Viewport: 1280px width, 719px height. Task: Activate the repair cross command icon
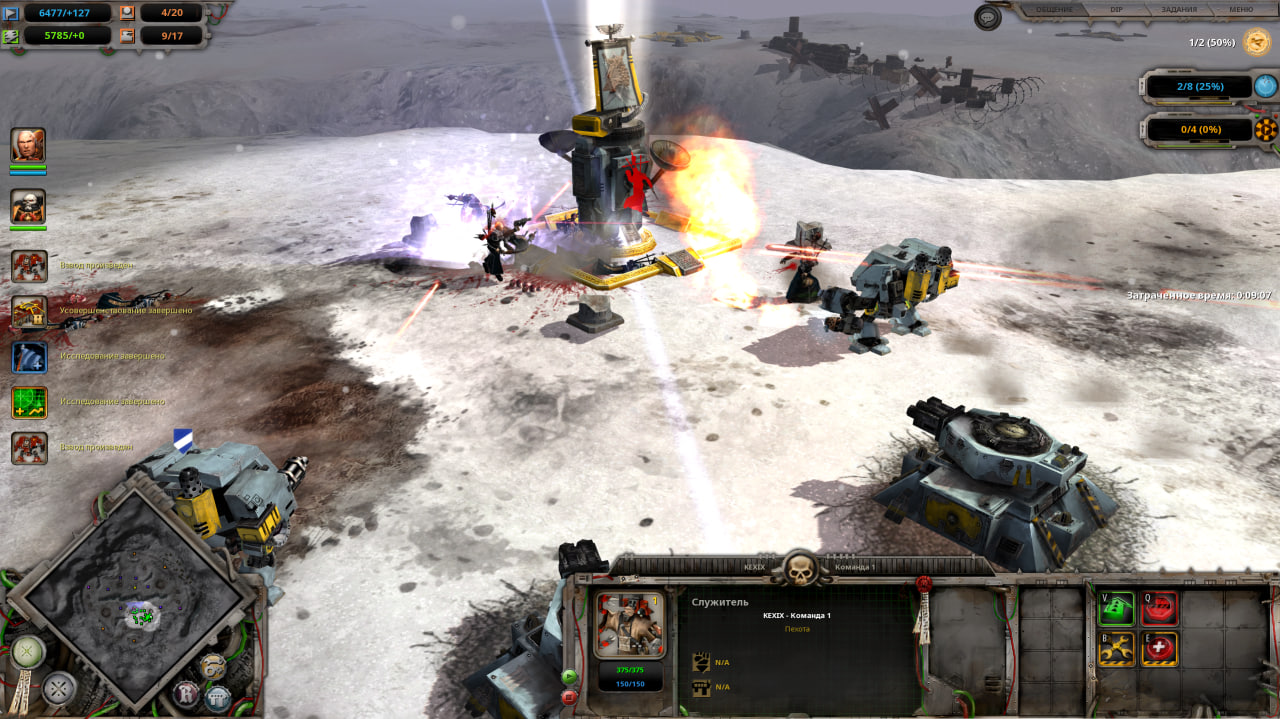coord(1159,649)
